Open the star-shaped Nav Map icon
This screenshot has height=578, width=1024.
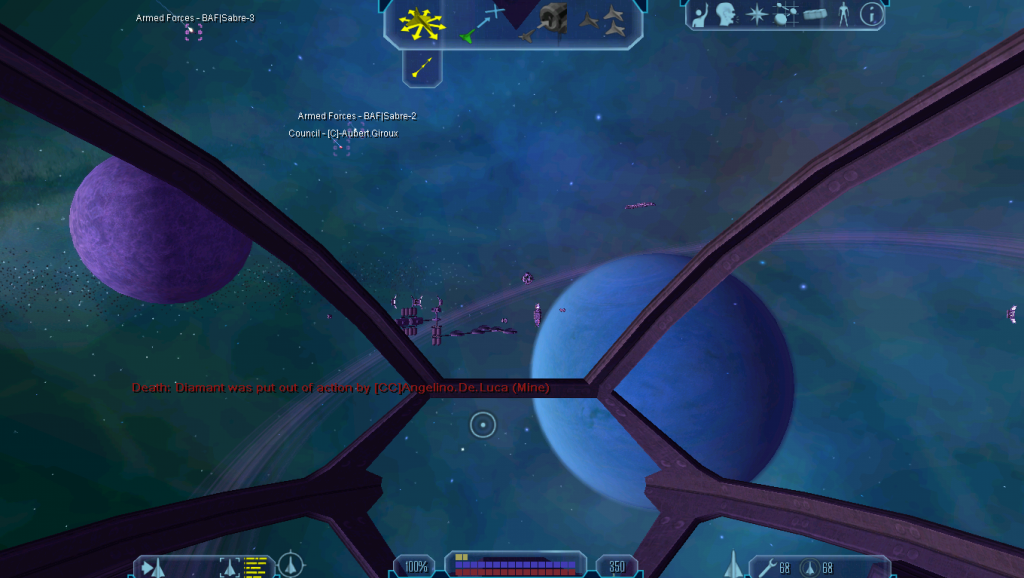[756, 15]
